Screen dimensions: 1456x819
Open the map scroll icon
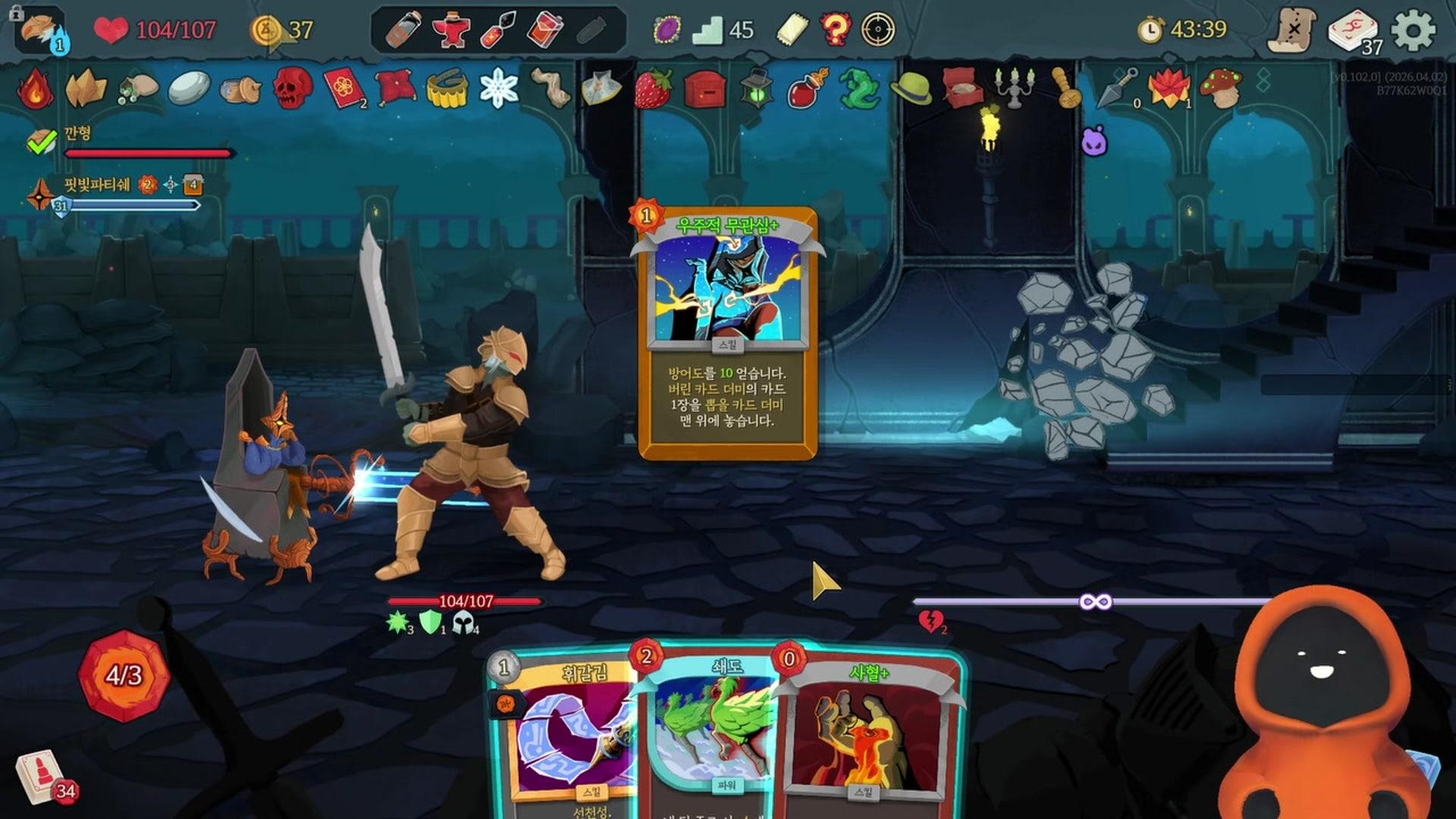pos(1291,30)
